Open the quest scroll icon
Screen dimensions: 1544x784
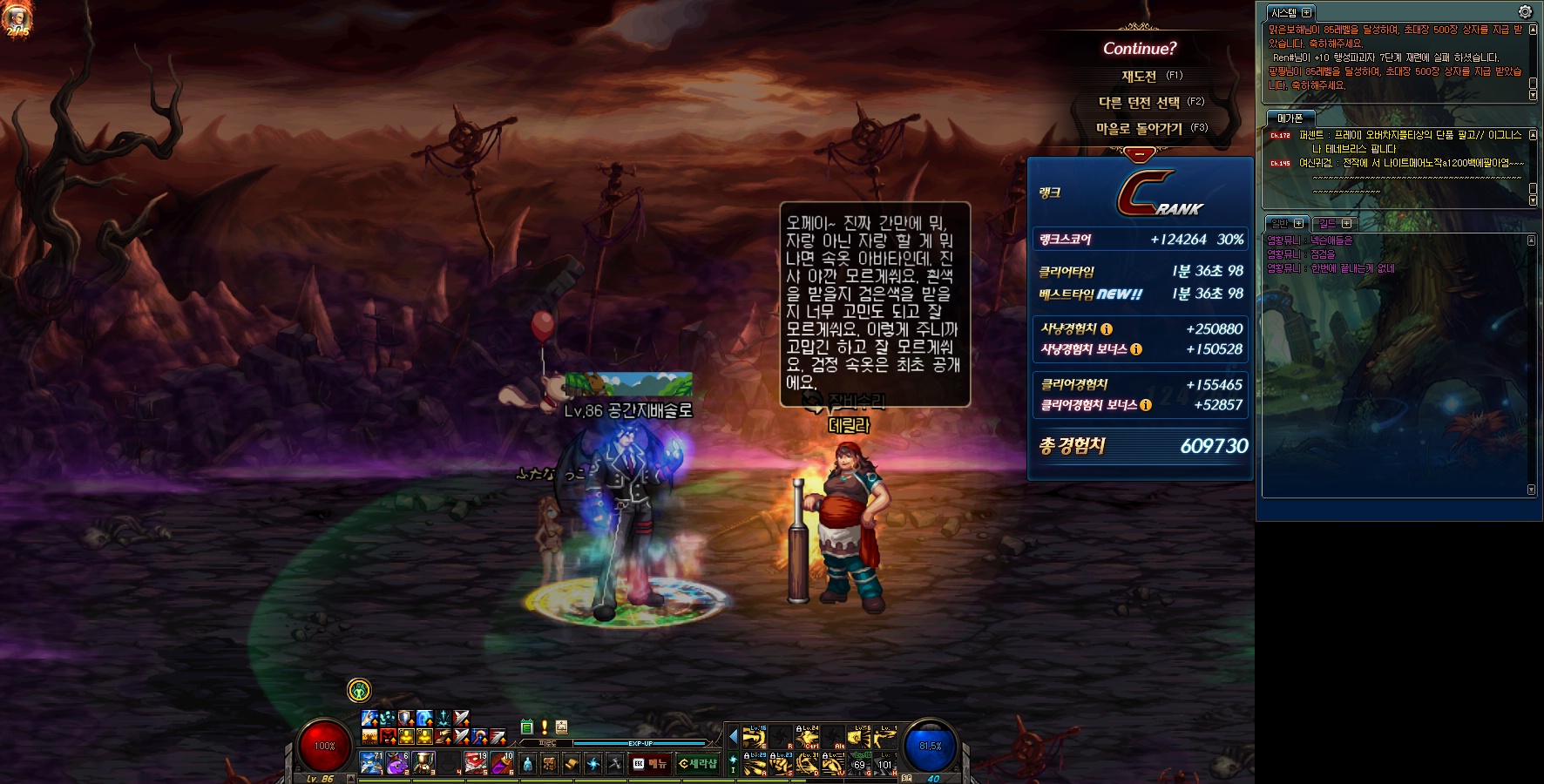[572, 764]
